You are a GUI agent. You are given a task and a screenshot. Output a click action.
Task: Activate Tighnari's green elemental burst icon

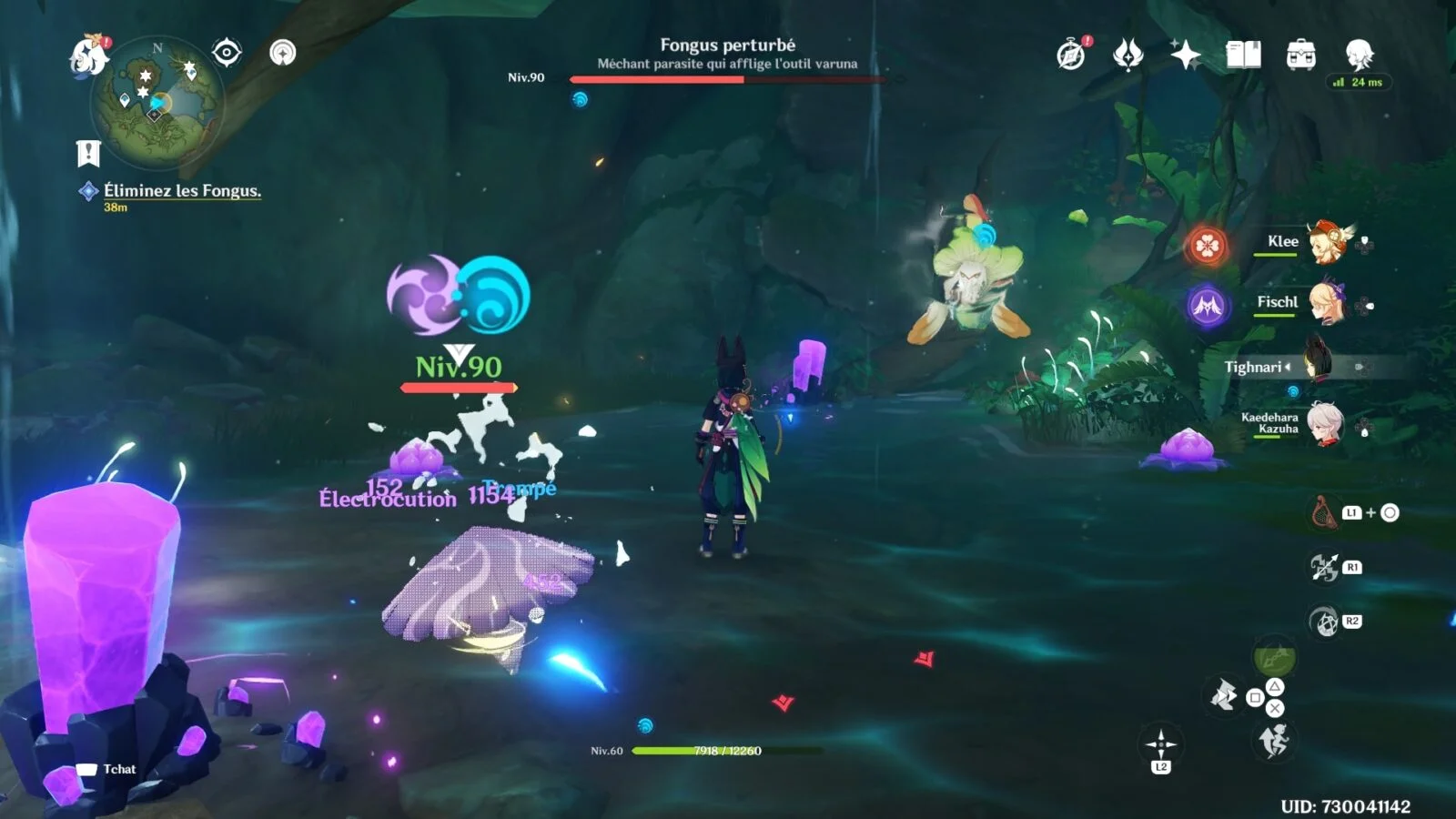1274,657
